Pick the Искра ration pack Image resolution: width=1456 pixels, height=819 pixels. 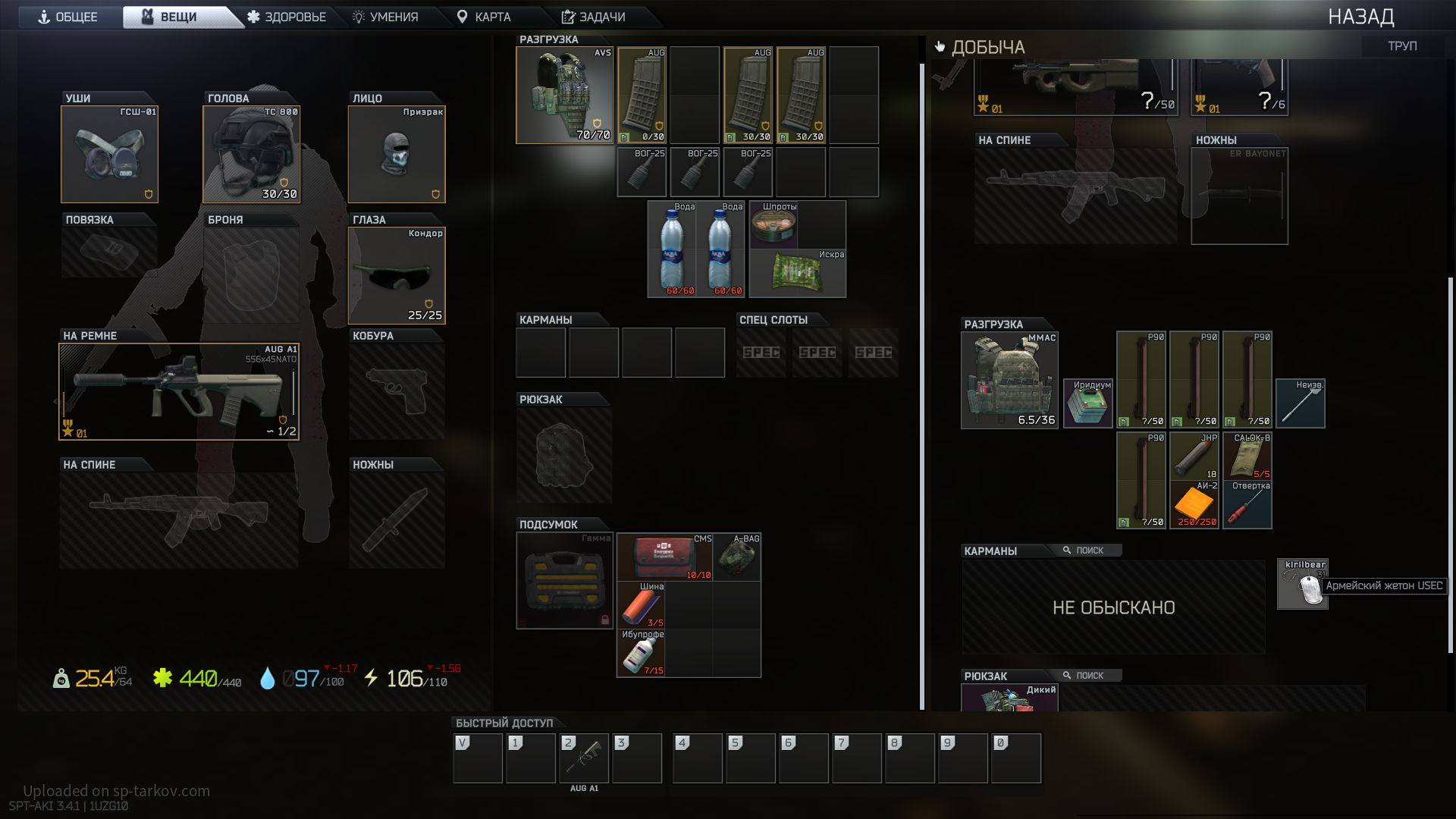[x=797, y=273]
